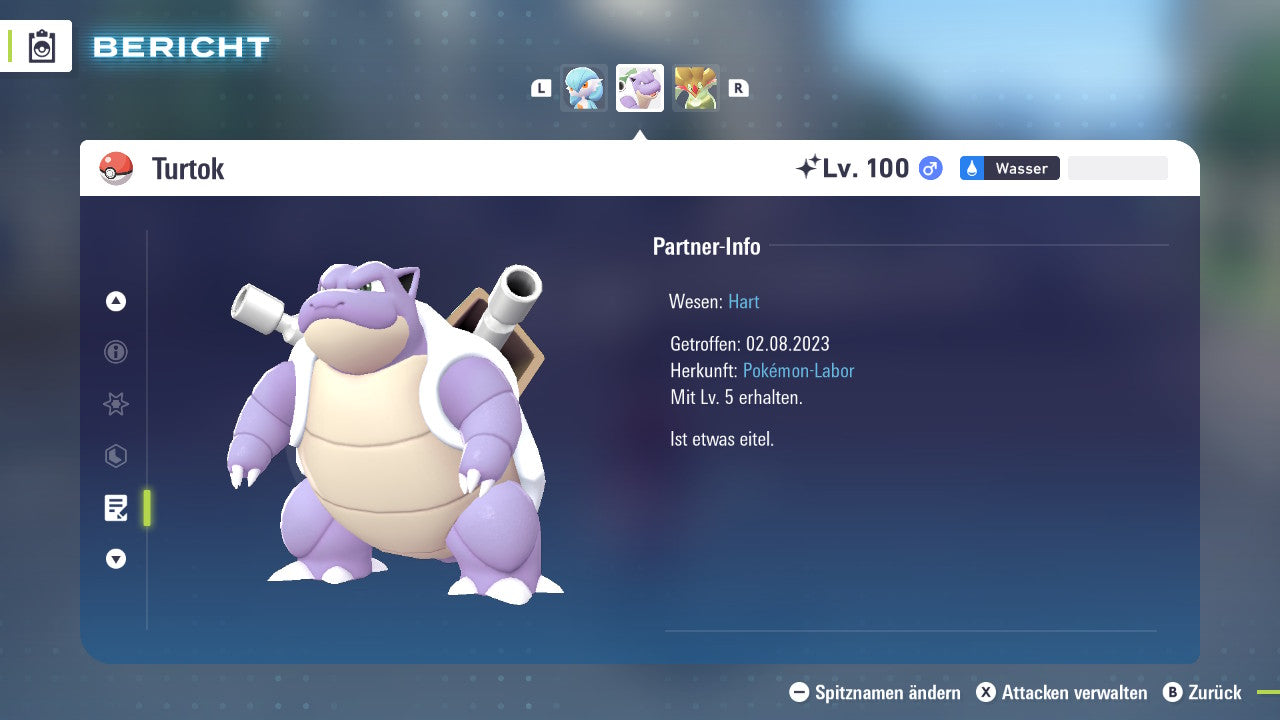Screen dimensions: 1280x720
Task: Choose the third party Pokémon thumbnail
Action: point(696,88)
